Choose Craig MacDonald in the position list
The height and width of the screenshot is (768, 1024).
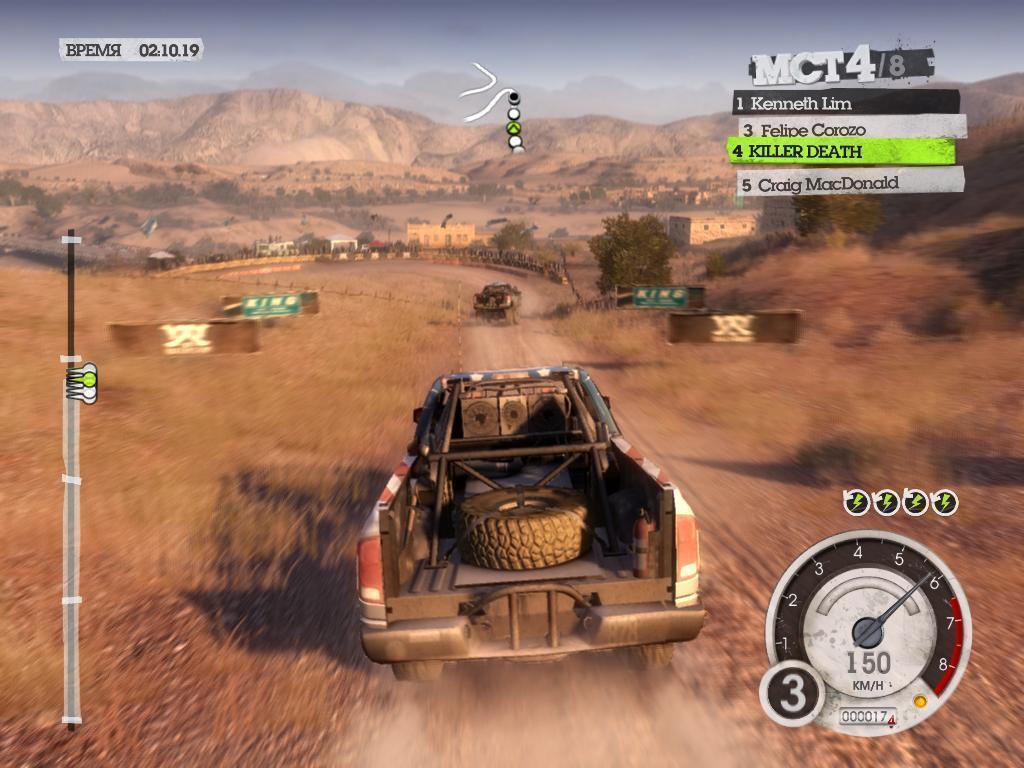click(851, 184)
